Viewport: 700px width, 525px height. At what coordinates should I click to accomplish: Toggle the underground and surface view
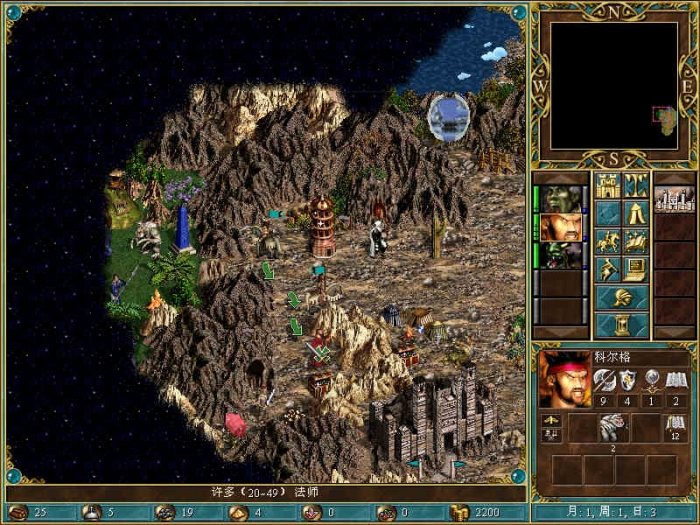(x=636, y=186)
